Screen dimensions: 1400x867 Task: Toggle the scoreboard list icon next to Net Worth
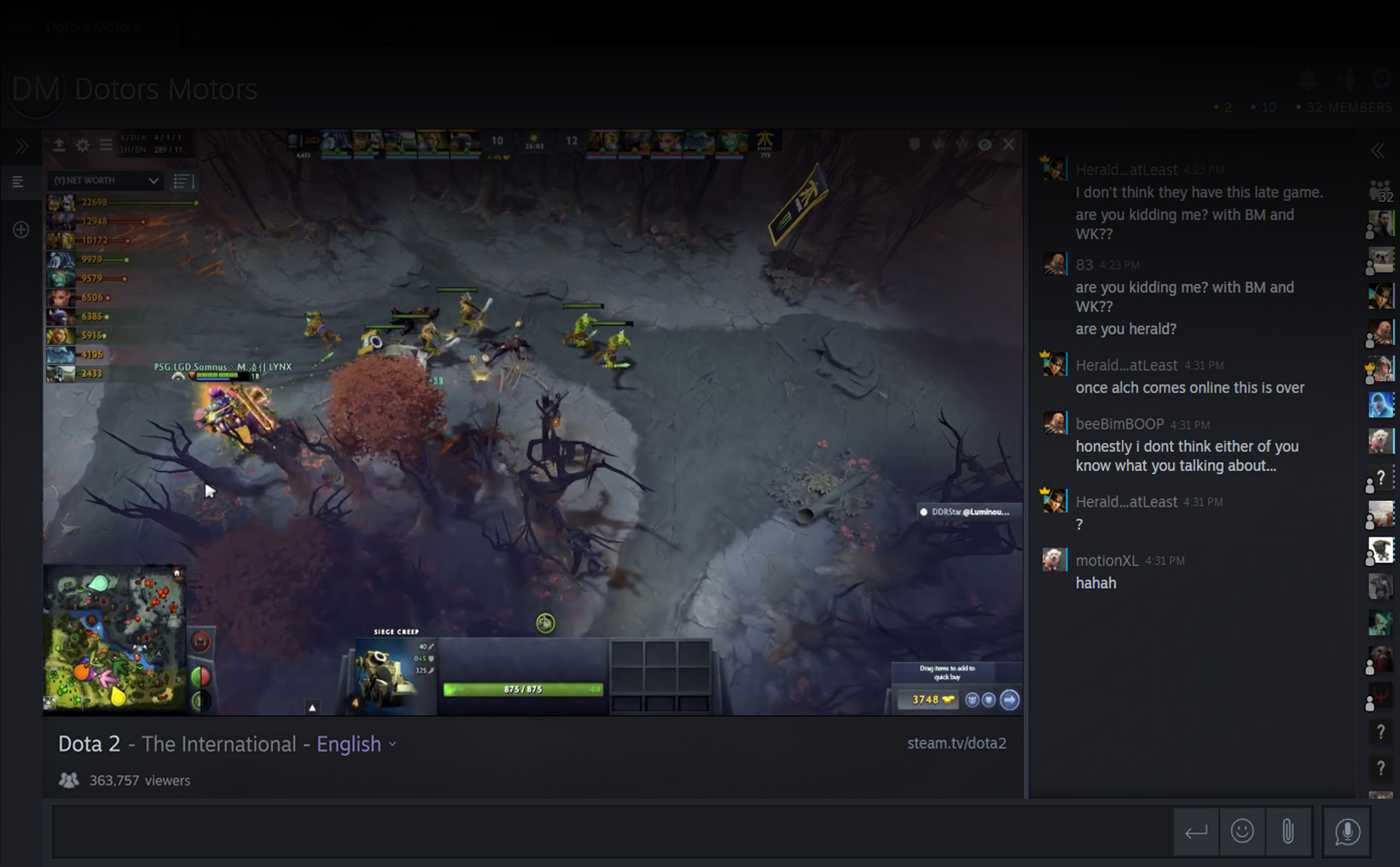183,181
